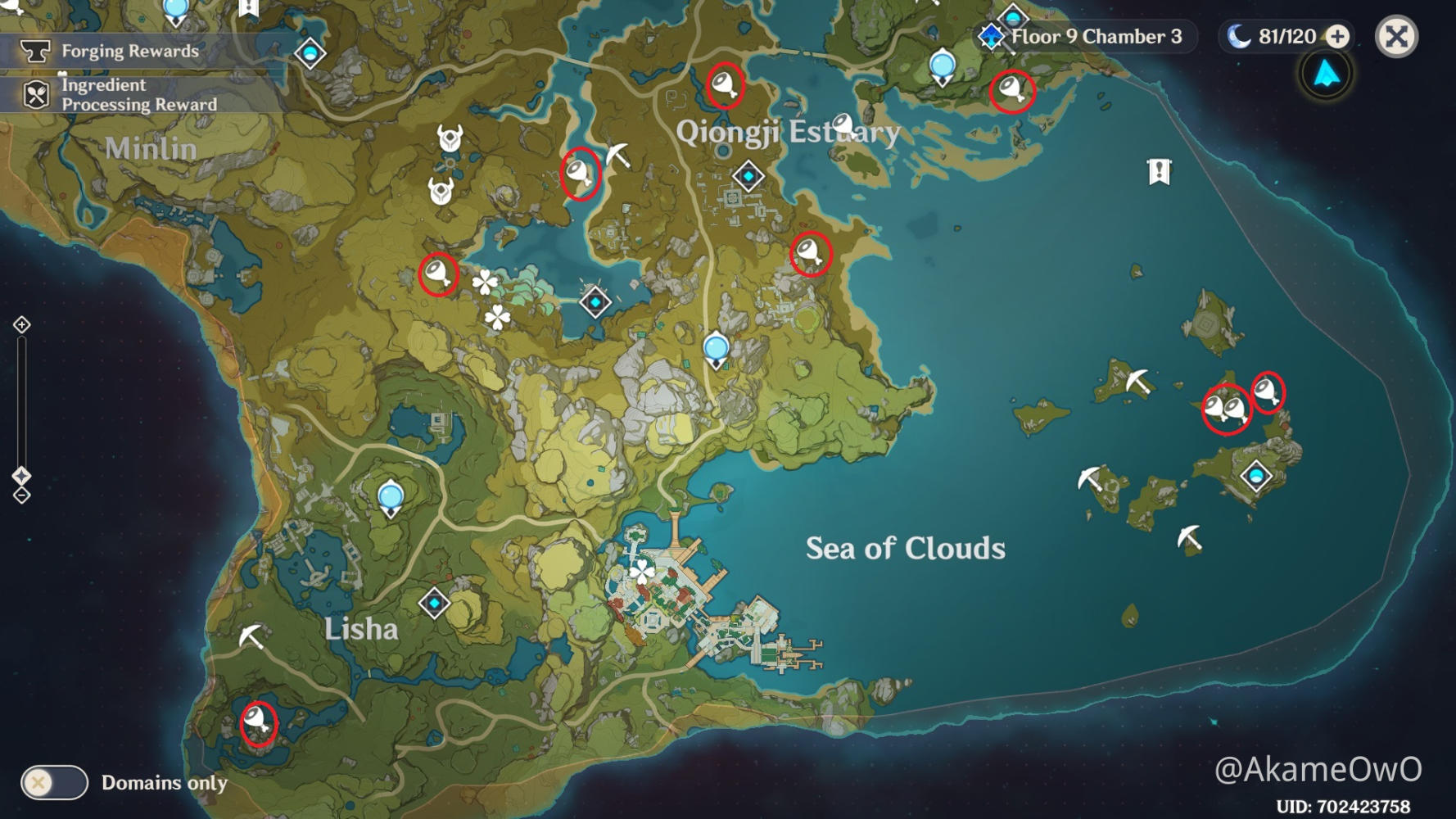Screen dimensions: 1456x819
Task: Click the blue domain icon on the eastern island
Action: click(x=1257, y=473)
